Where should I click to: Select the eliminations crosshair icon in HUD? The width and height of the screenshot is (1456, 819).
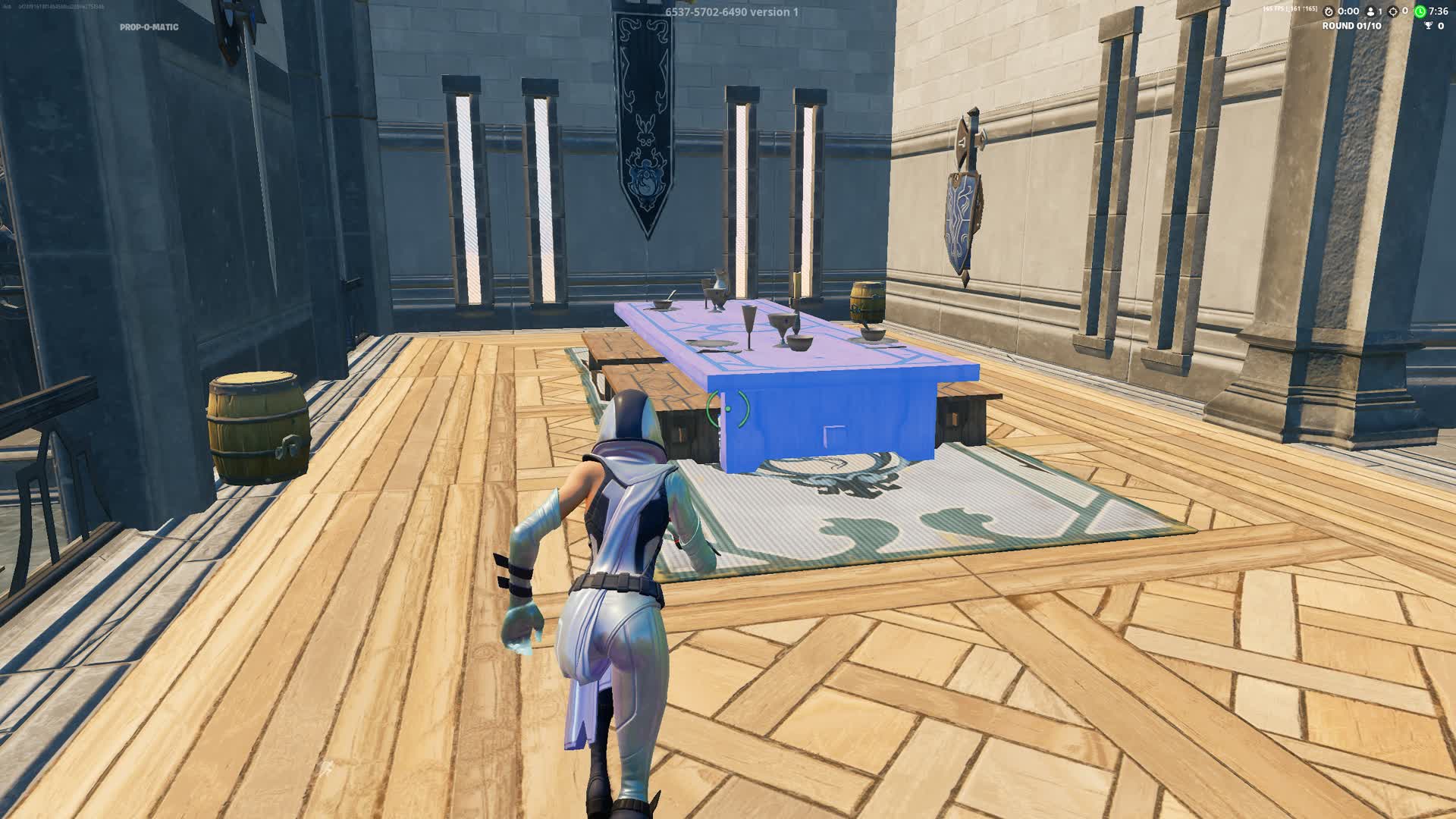tap(1395, 12)
